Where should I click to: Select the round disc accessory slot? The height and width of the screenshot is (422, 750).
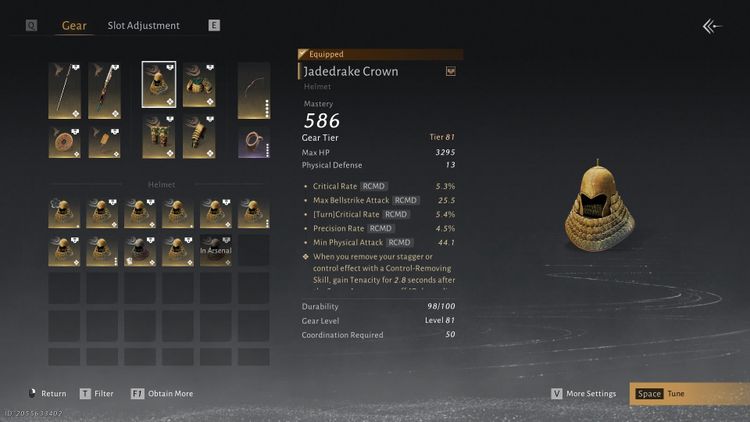click(x=64, y=141)
